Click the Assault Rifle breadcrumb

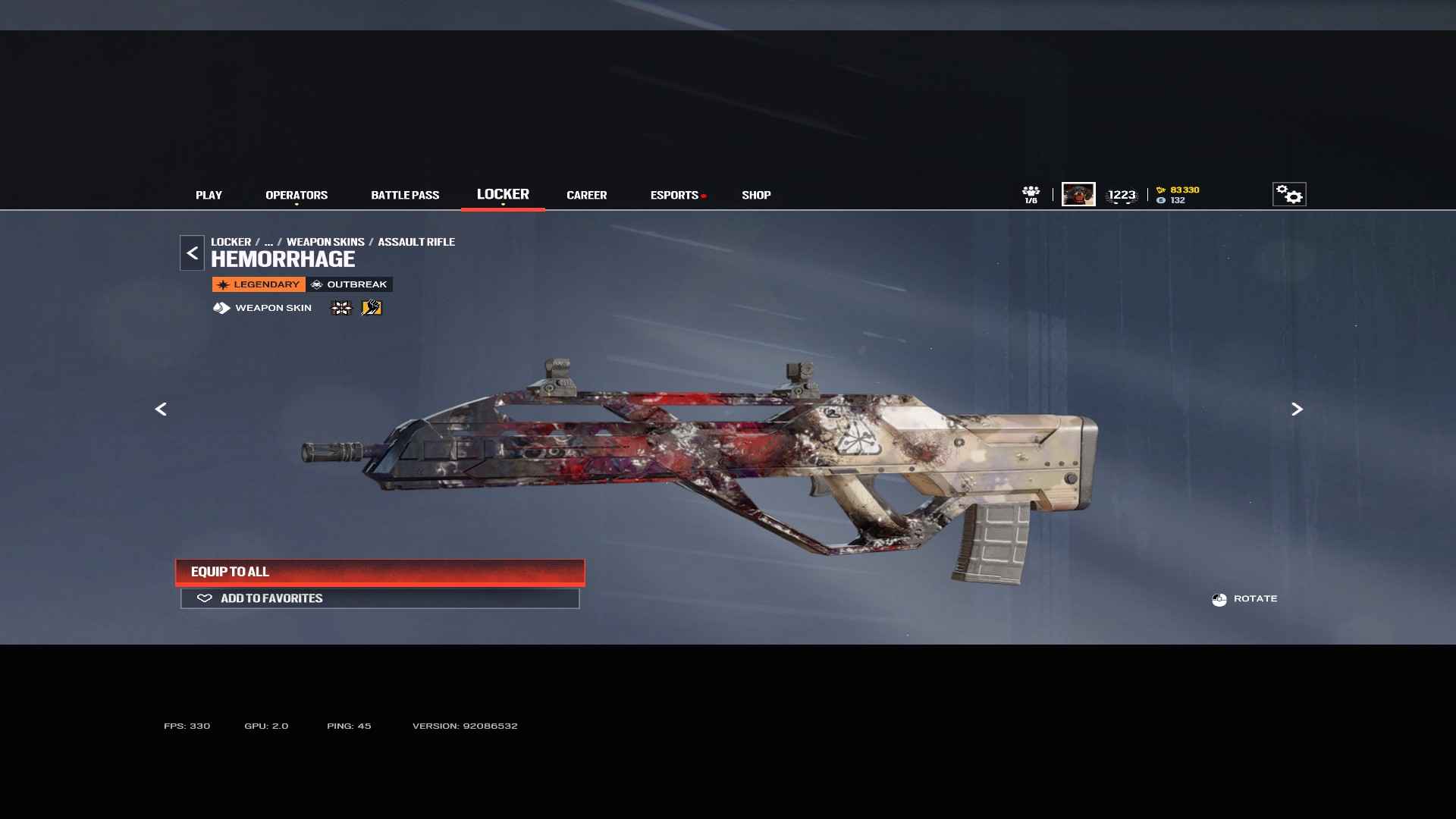click(x=416, y=242)
